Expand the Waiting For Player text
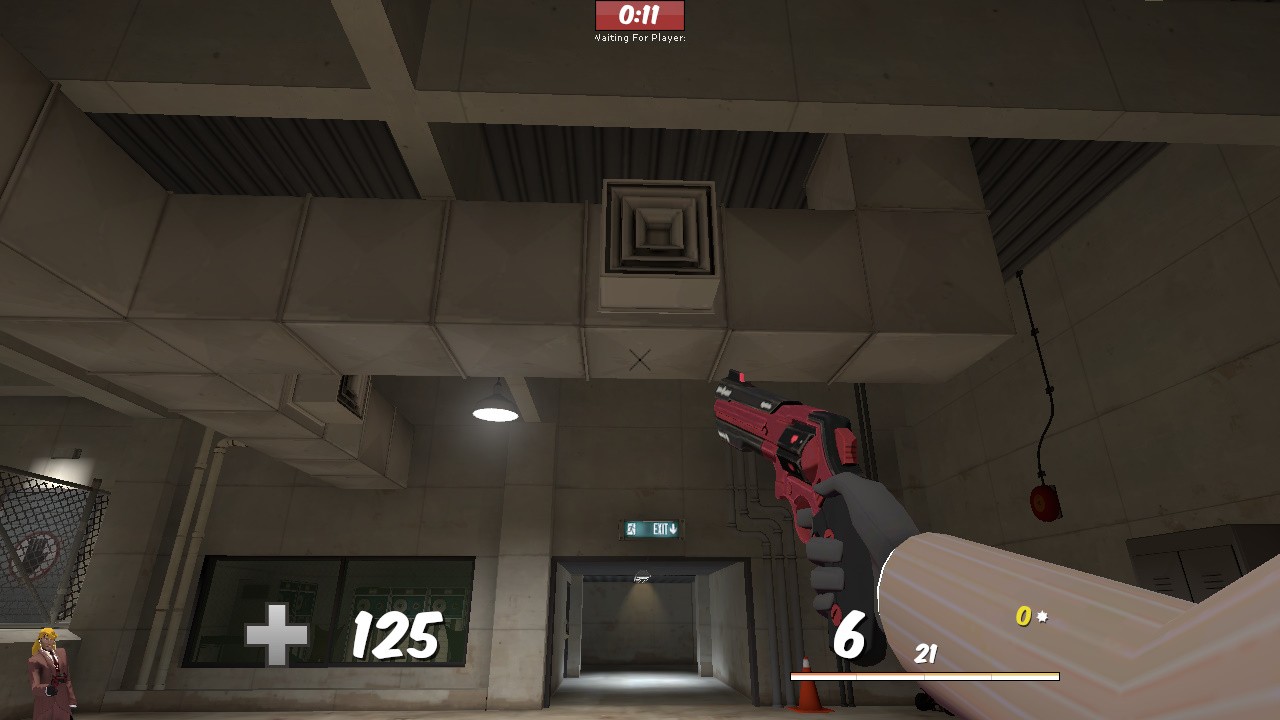 (x=640, y=38)
